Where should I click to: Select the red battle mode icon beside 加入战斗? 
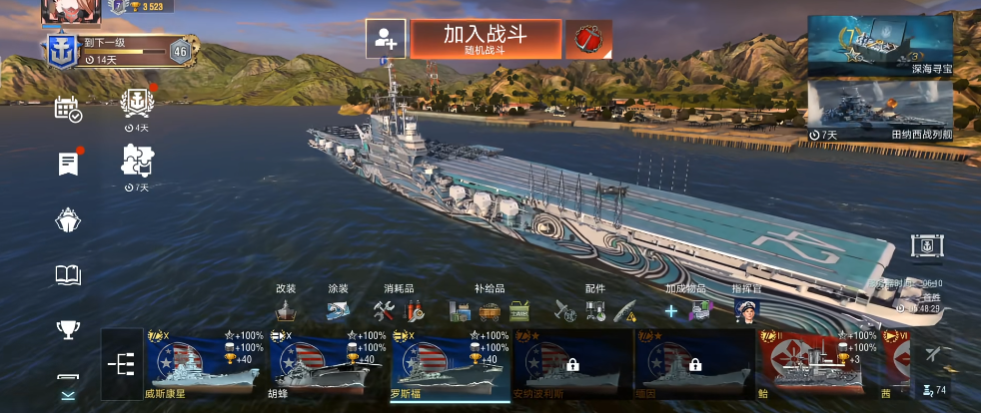pos(588,39)
